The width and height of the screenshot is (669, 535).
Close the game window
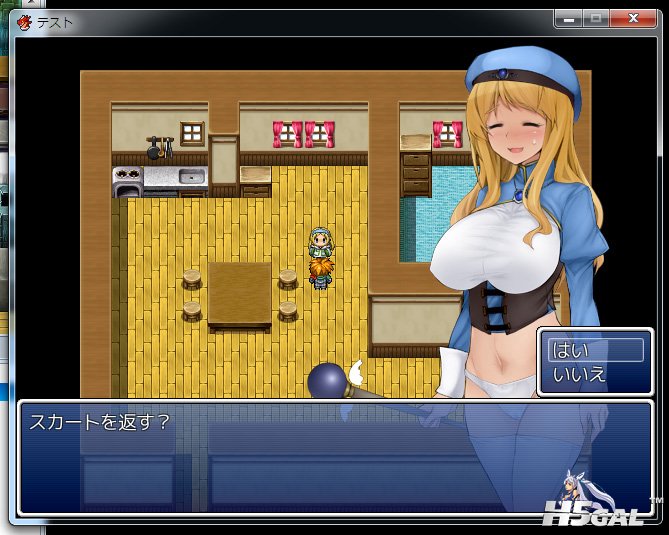click(x=632, y=18)
